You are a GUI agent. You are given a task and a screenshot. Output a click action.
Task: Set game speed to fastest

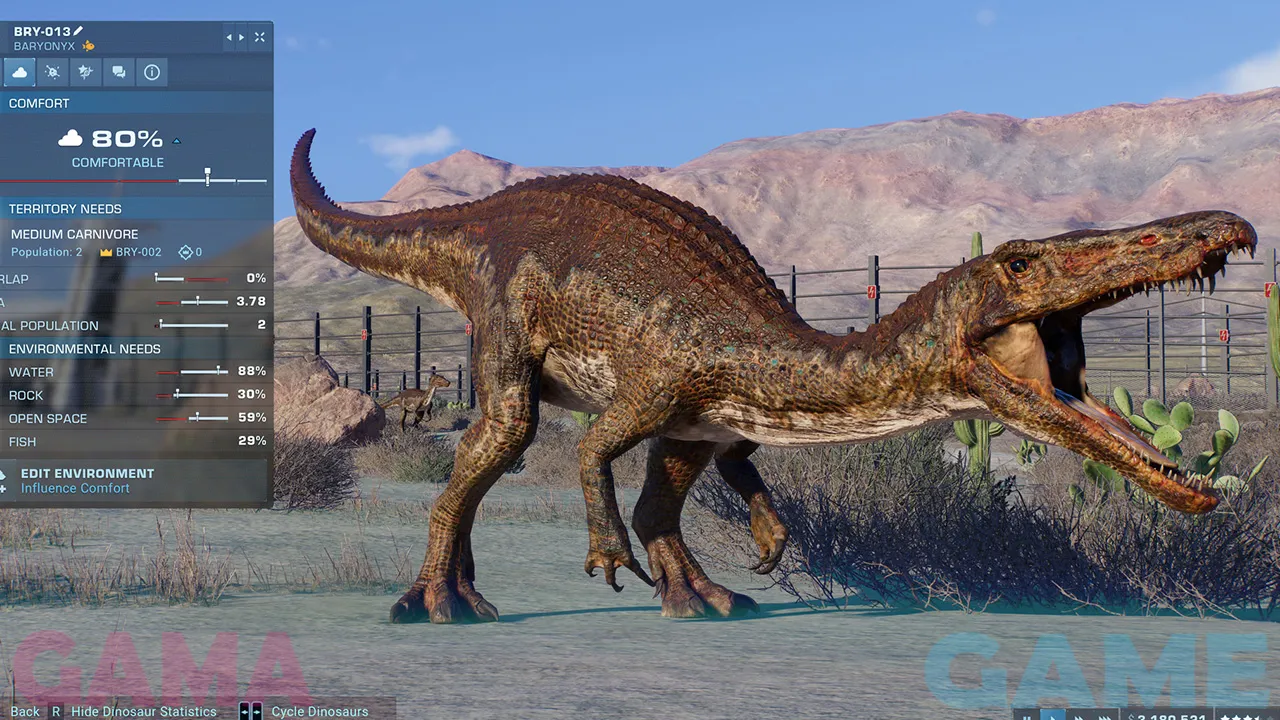(1104, 716)
